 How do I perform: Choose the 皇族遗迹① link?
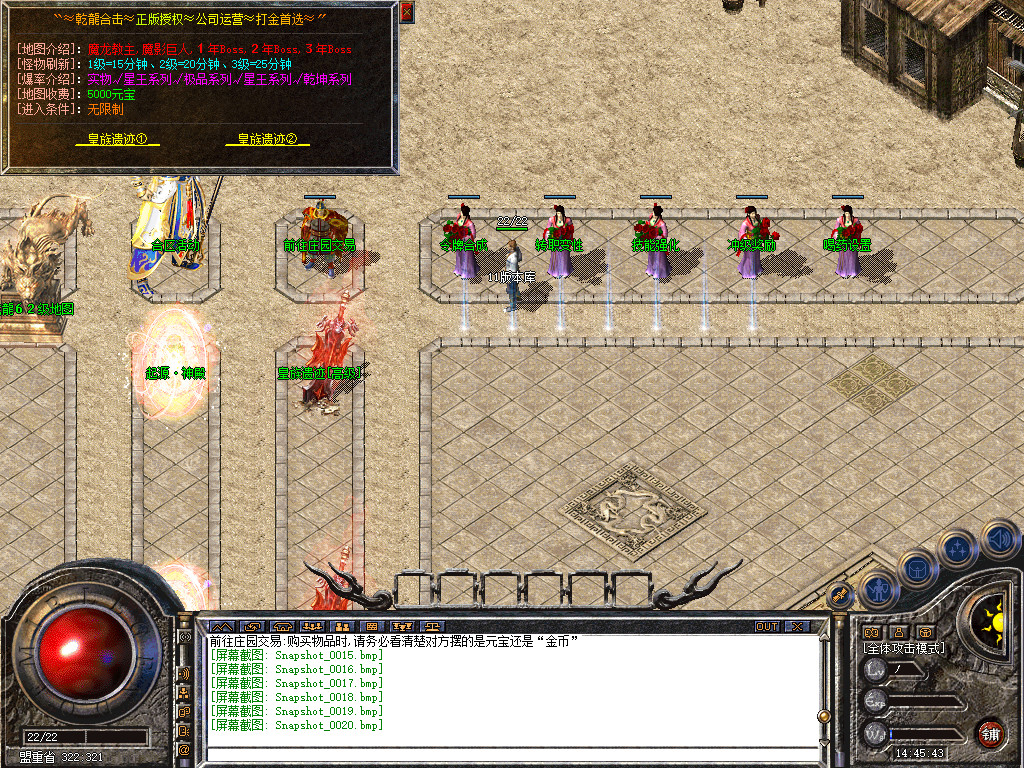(117, 140)
